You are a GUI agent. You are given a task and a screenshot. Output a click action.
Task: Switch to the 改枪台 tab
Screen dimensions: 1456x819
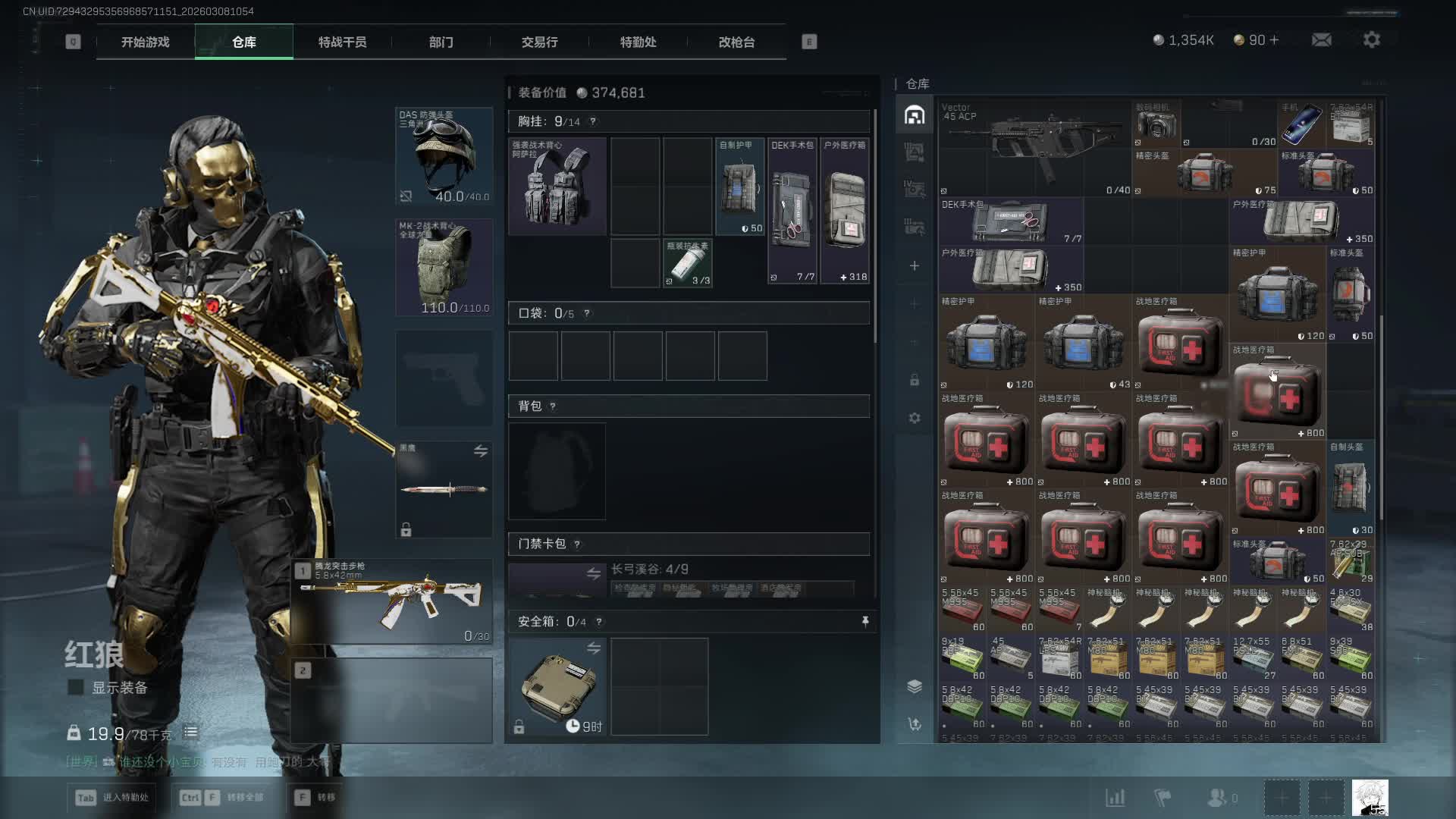click(736, 42)
